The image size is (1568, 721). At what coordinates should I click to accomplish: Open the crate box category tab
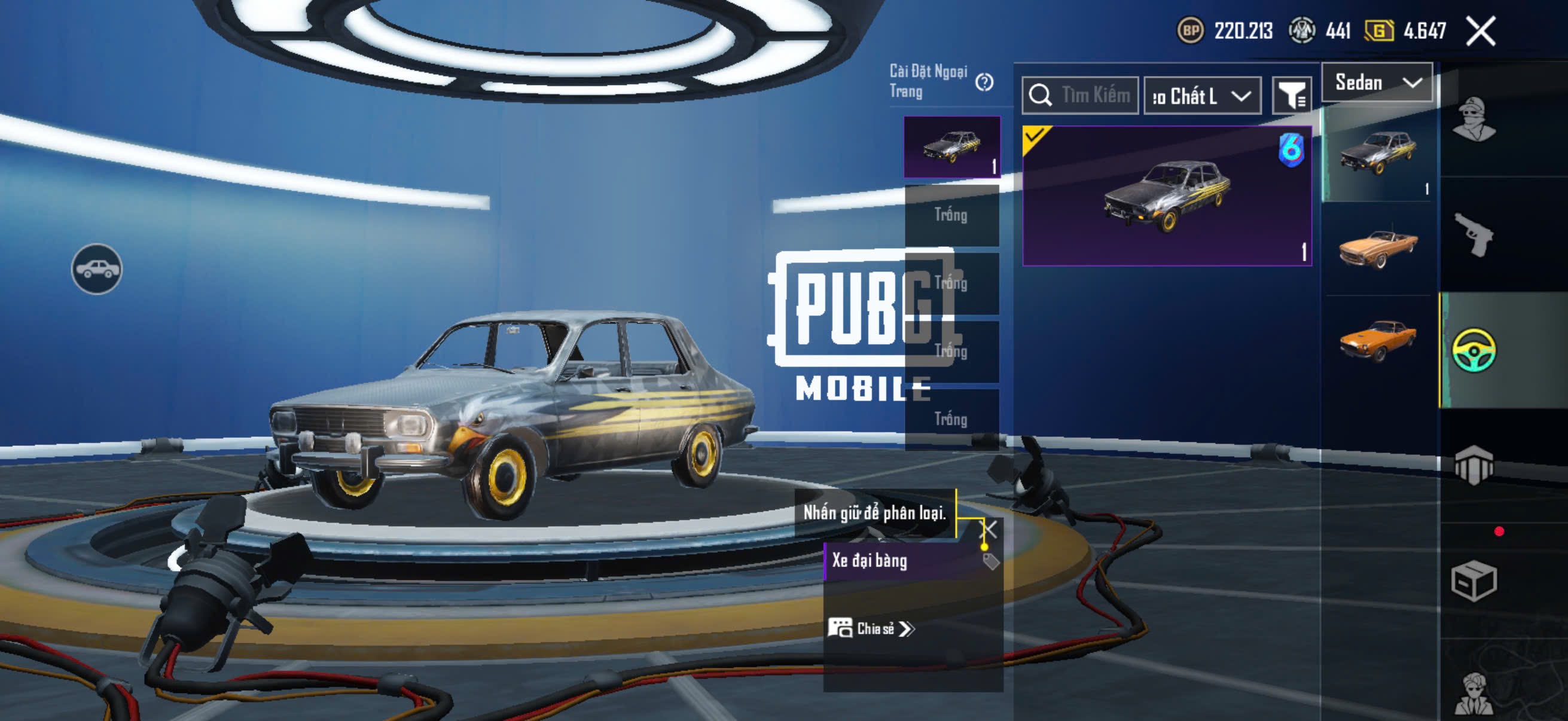[x=1474, y=581]
